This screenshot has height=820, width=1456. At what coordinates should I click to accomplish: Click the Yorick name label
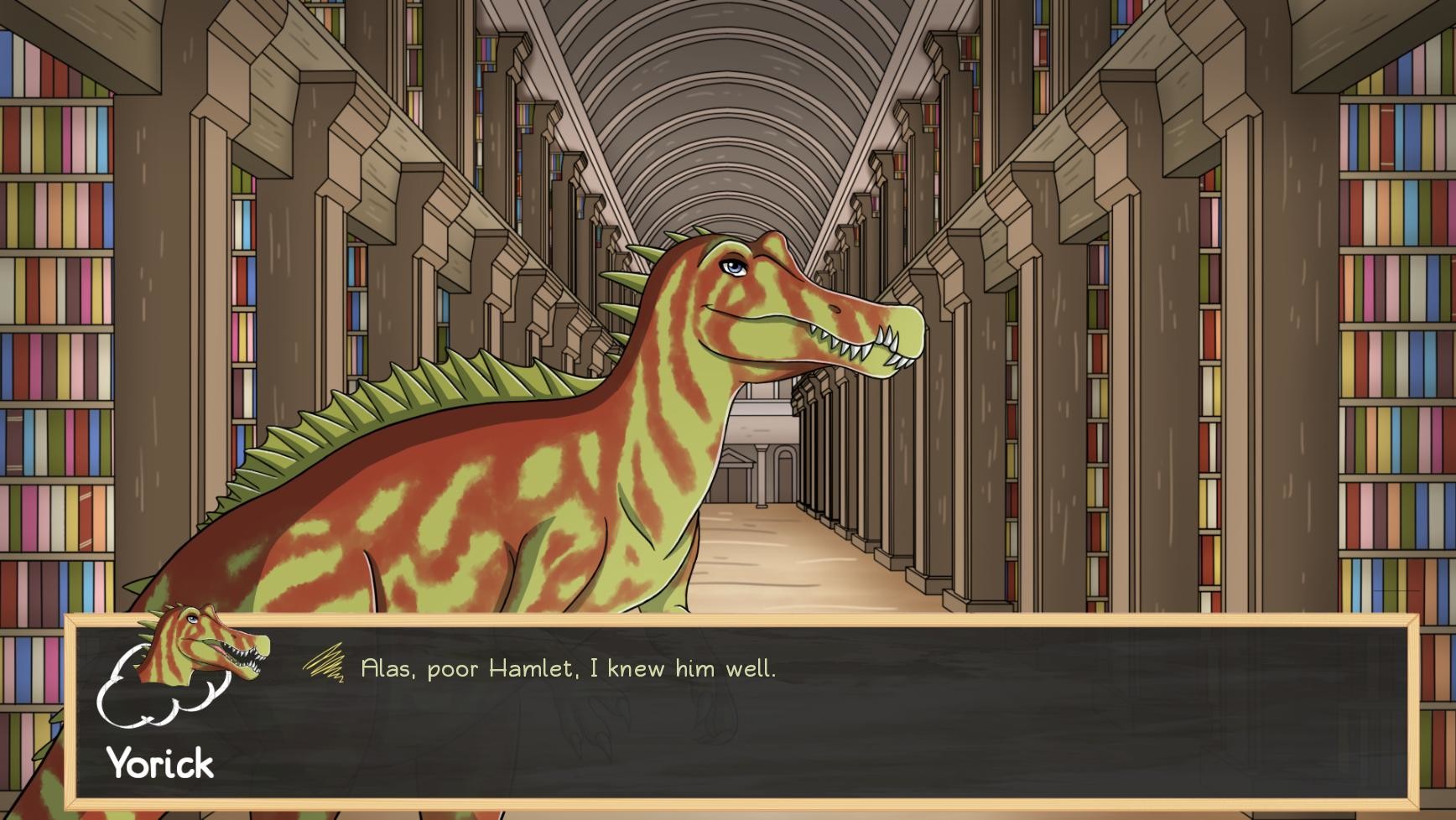pos(159,763)
